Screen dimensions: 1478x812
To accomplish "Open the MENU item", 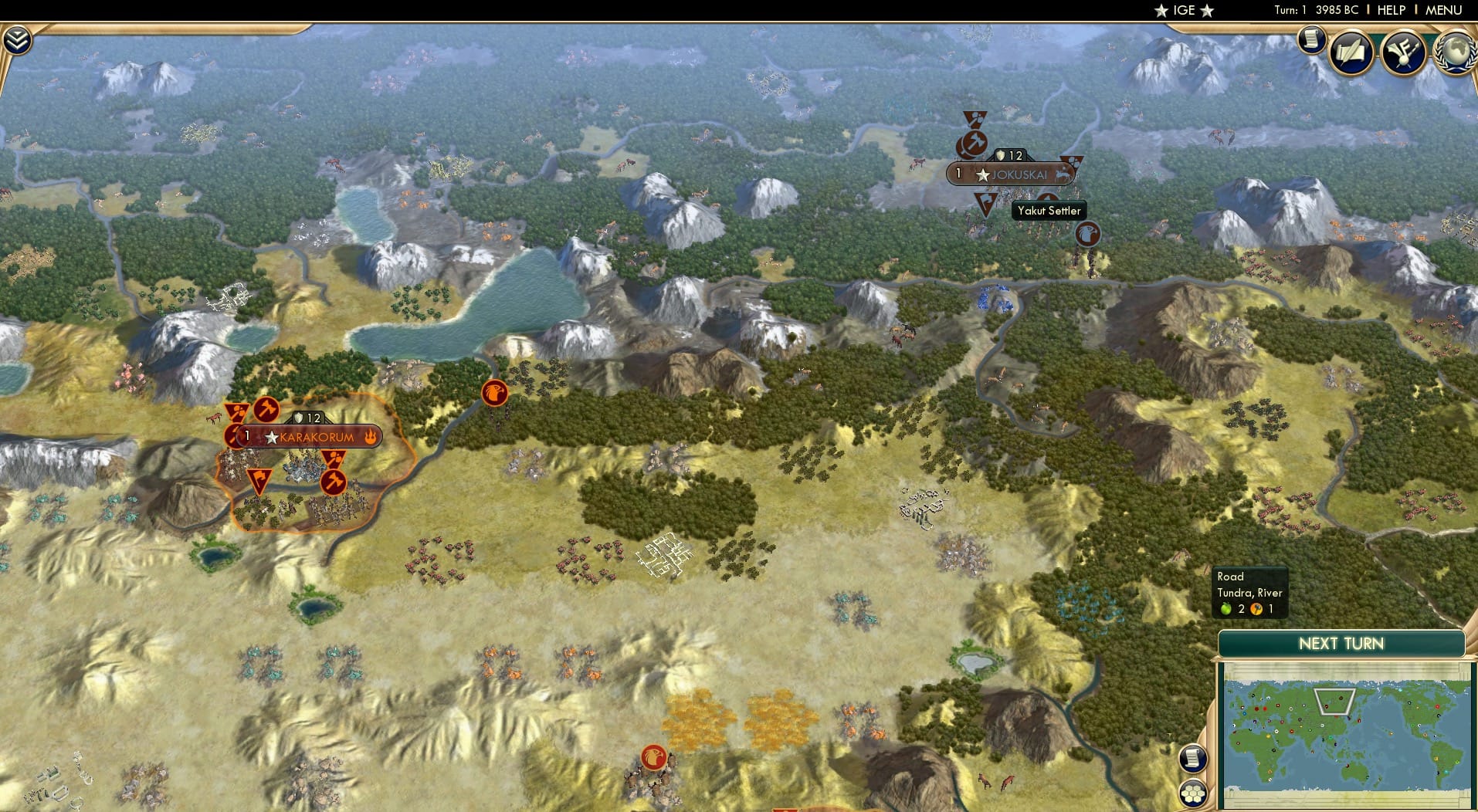I will pyautogui.click(x=1442, y=10).
